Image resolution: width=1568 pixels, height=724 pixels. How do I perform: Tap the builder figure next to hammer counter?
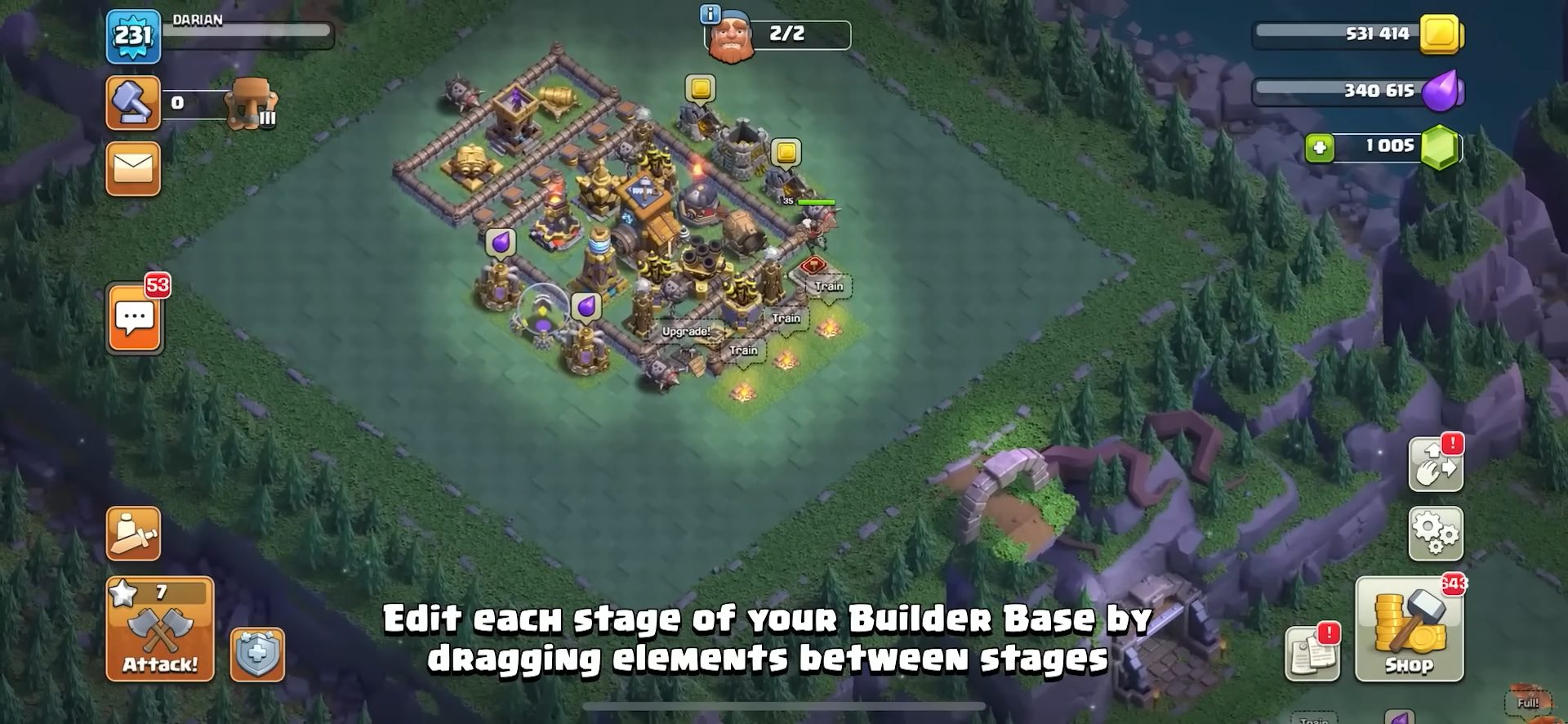click(252, 105)
